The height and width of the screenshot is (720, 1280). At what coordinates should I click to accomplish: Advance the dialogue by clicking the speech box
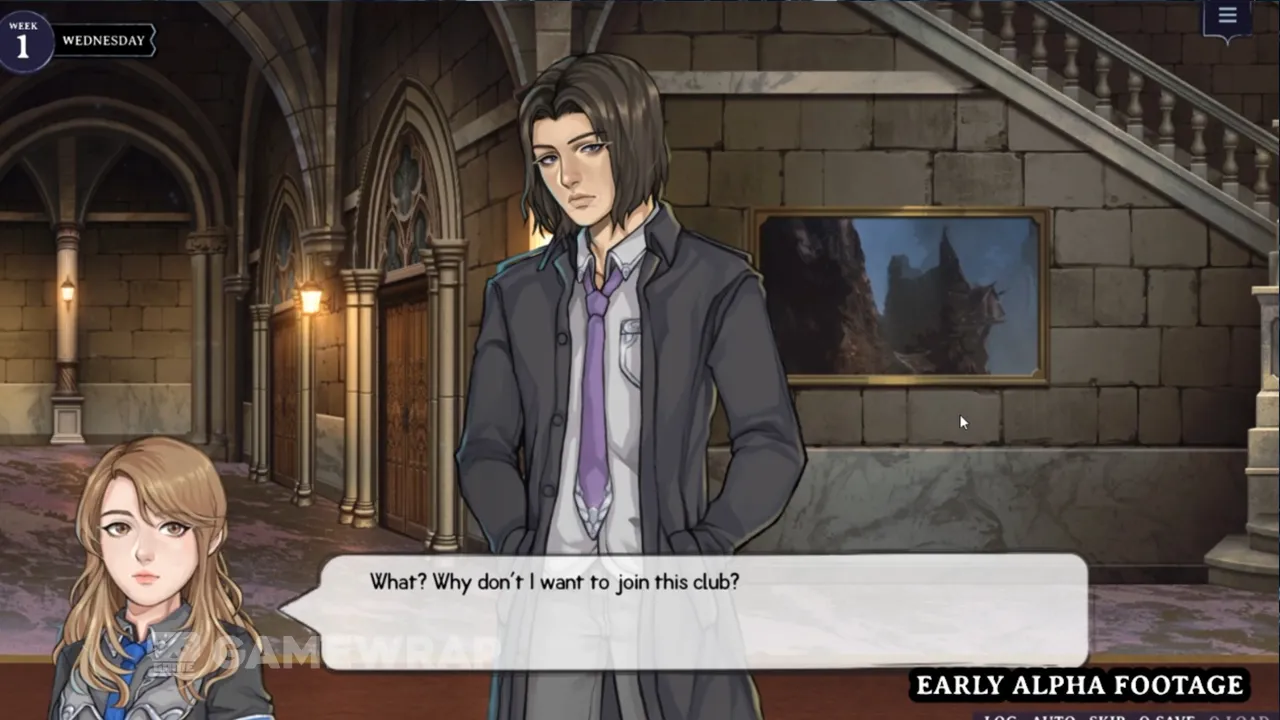tap(702, 610)
